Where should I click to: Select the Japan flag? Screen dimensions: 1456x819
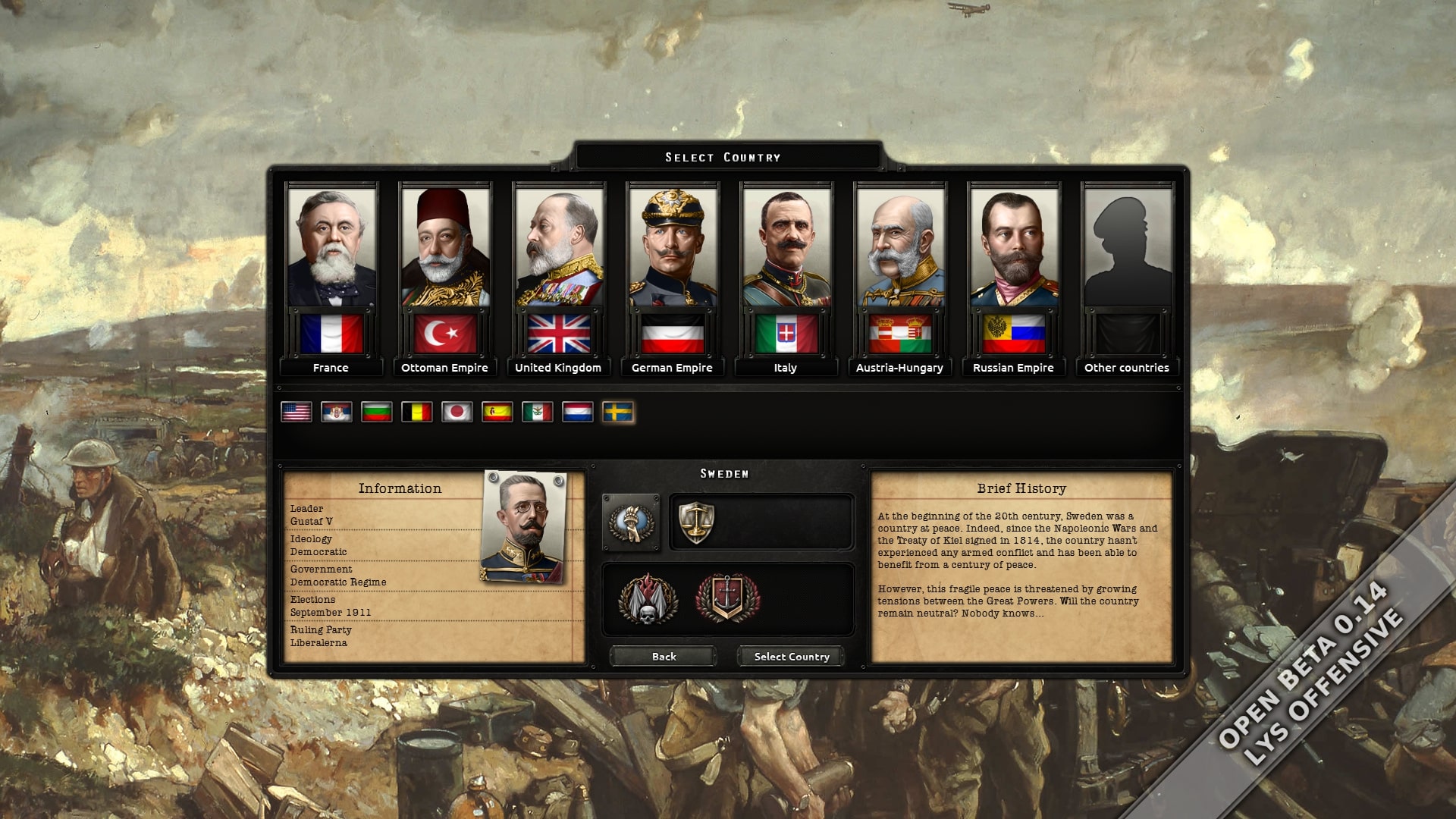[459, 413]
